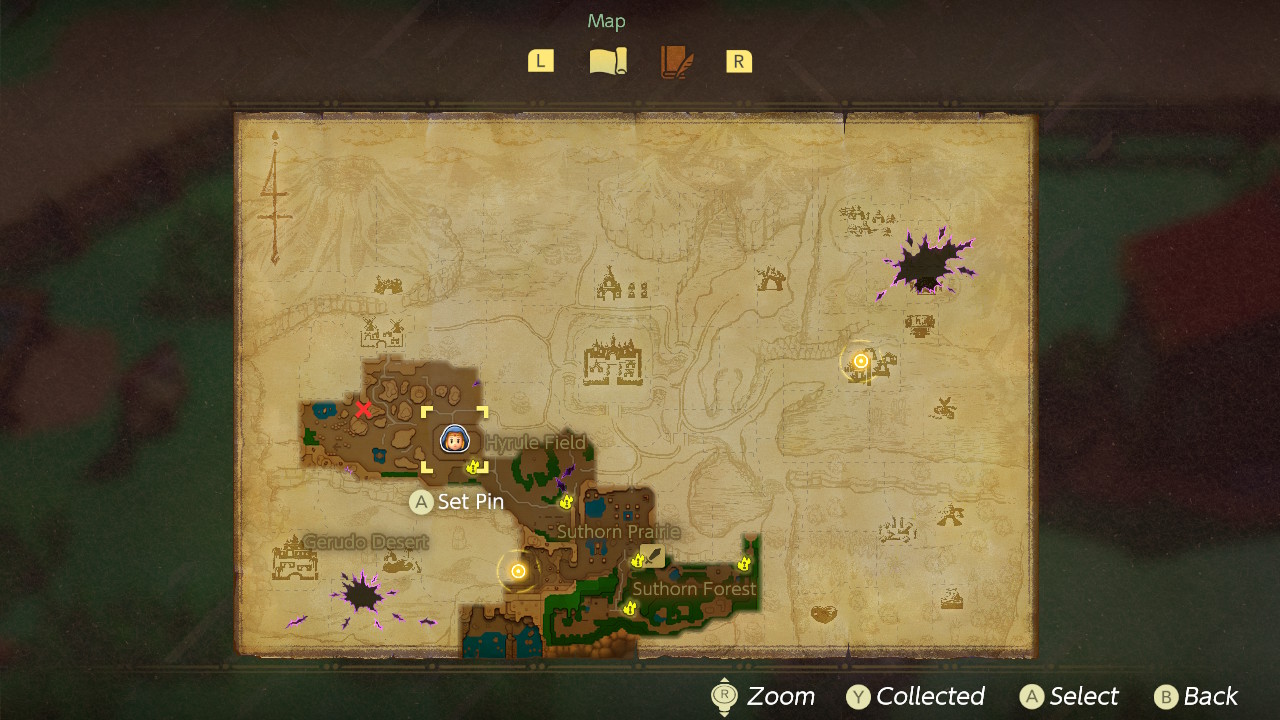This screenshot has width=1280, height=720.
Task: Click Zelda's hooded player marker
Action: point(454,439)
